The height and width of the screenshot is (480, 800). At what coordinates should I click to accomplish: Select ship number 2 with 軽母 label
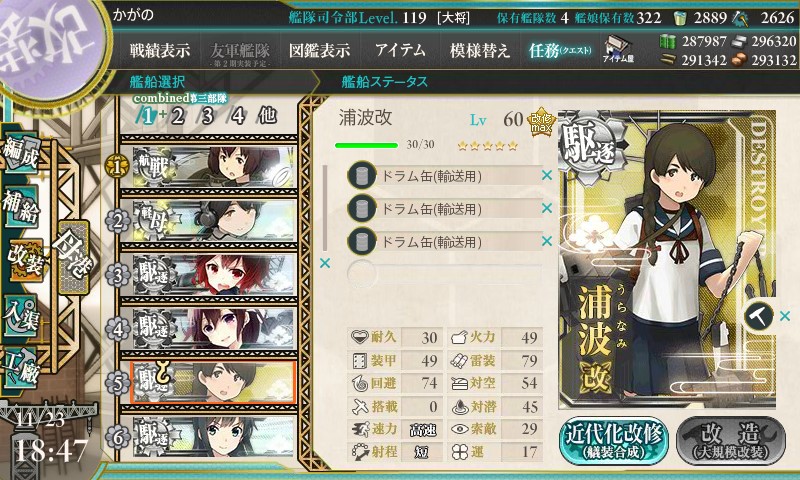click(x=210, y=220)
